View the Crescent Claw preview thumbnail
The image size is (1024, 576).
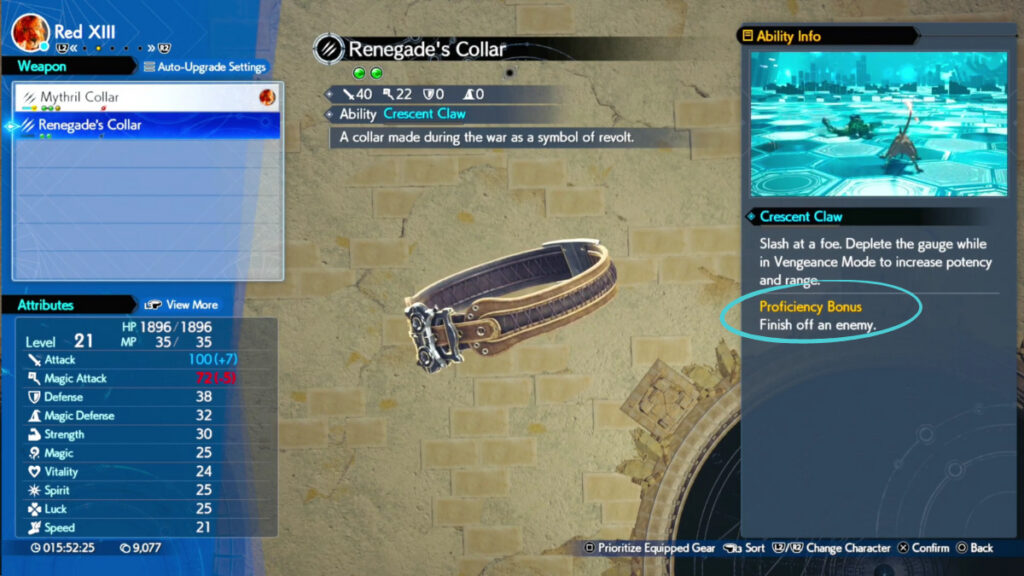879,125
